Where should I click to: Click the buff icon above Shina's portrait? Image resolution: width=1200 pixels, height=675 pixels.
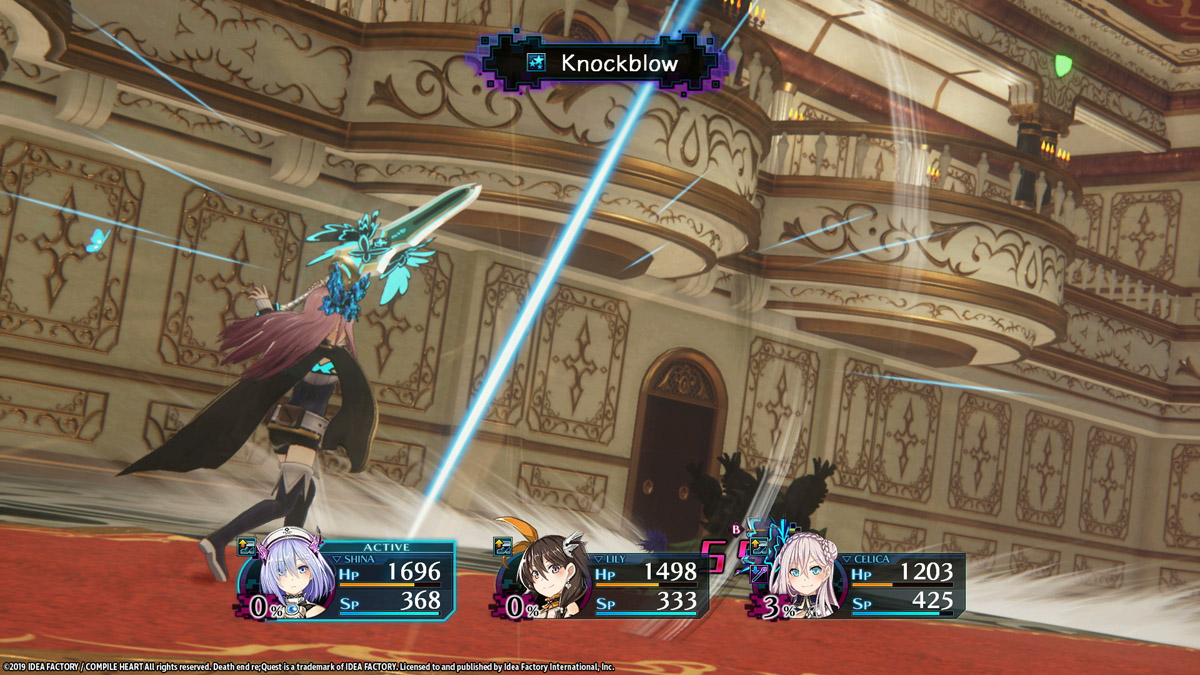[x=247, y=546]
